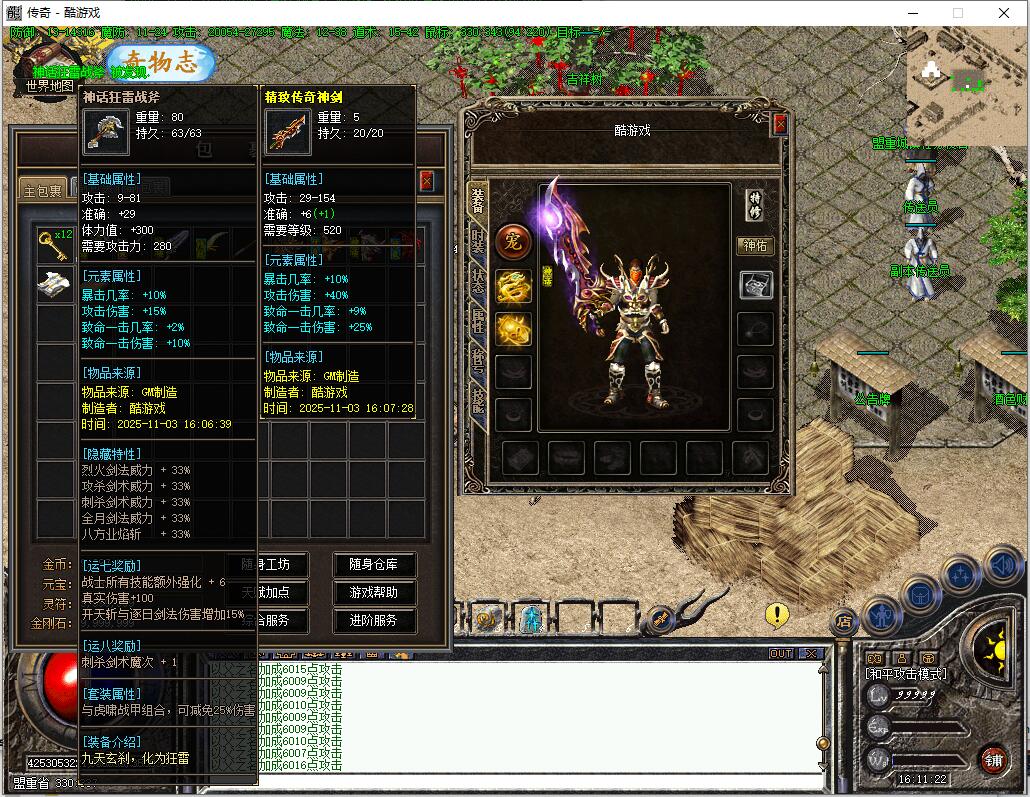Click the 特修 special repair button
The image size is (1030, 797).
click(755, 205)
